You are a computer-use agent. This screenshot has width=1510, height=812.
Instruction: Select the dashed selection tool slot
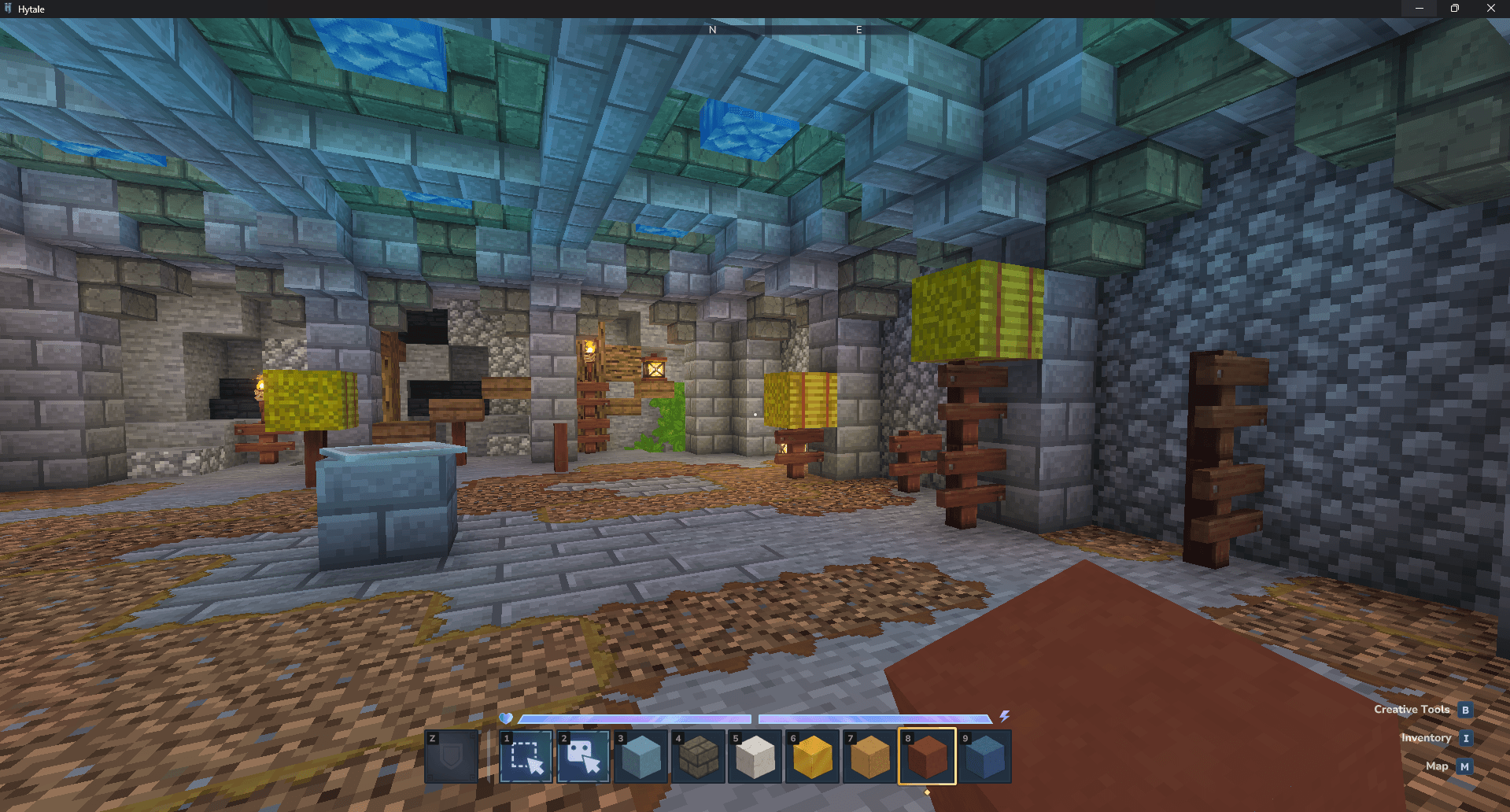coord(526,757)
